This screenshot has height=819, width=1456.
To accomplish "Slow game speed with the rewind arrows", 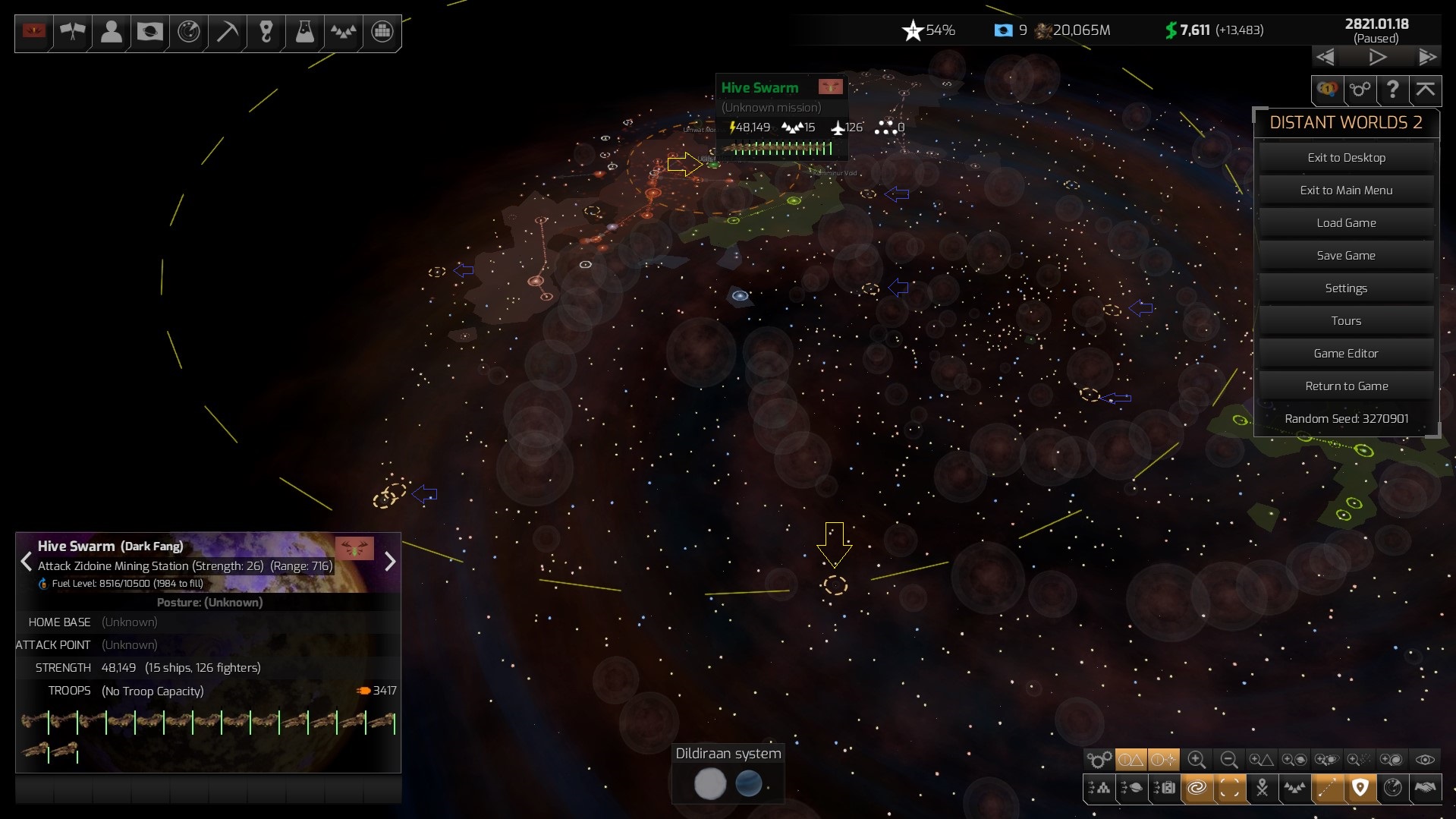I will pos(1325,57).
